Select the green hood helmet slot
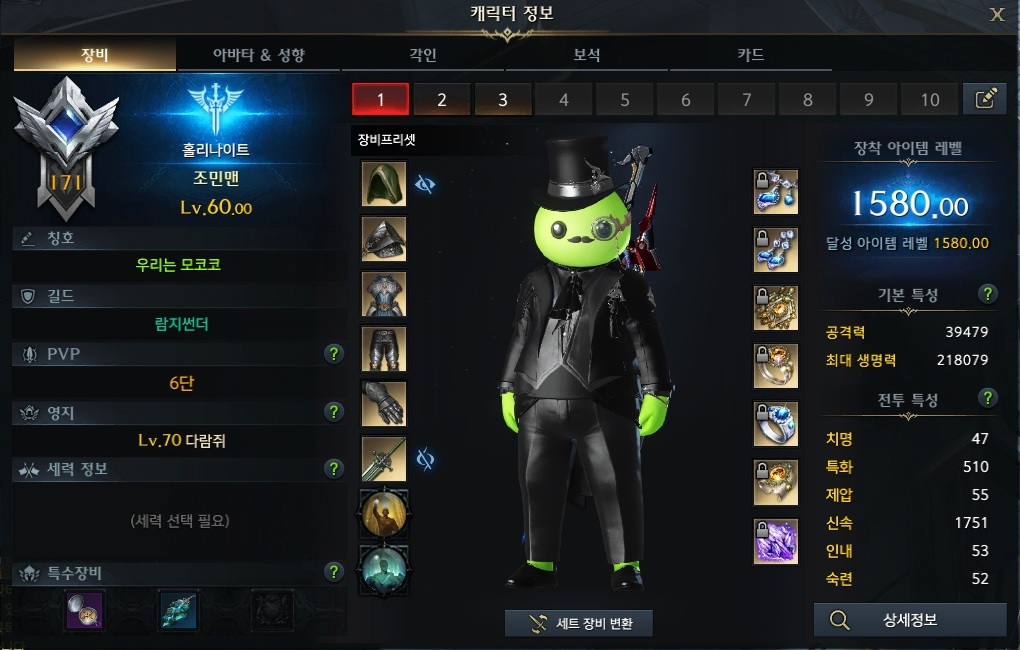 pyautogui.click(x=384, y=185)
